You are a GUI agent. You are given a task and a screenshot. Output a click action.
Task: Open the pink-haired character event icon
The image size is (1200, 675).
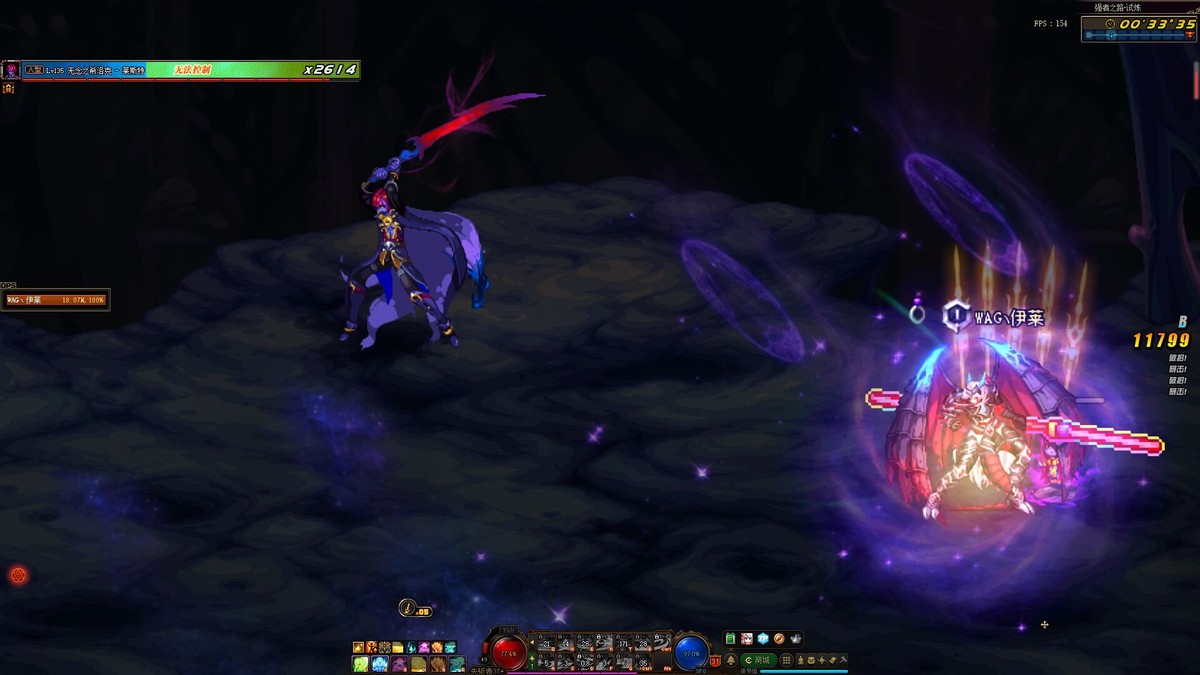747,639
